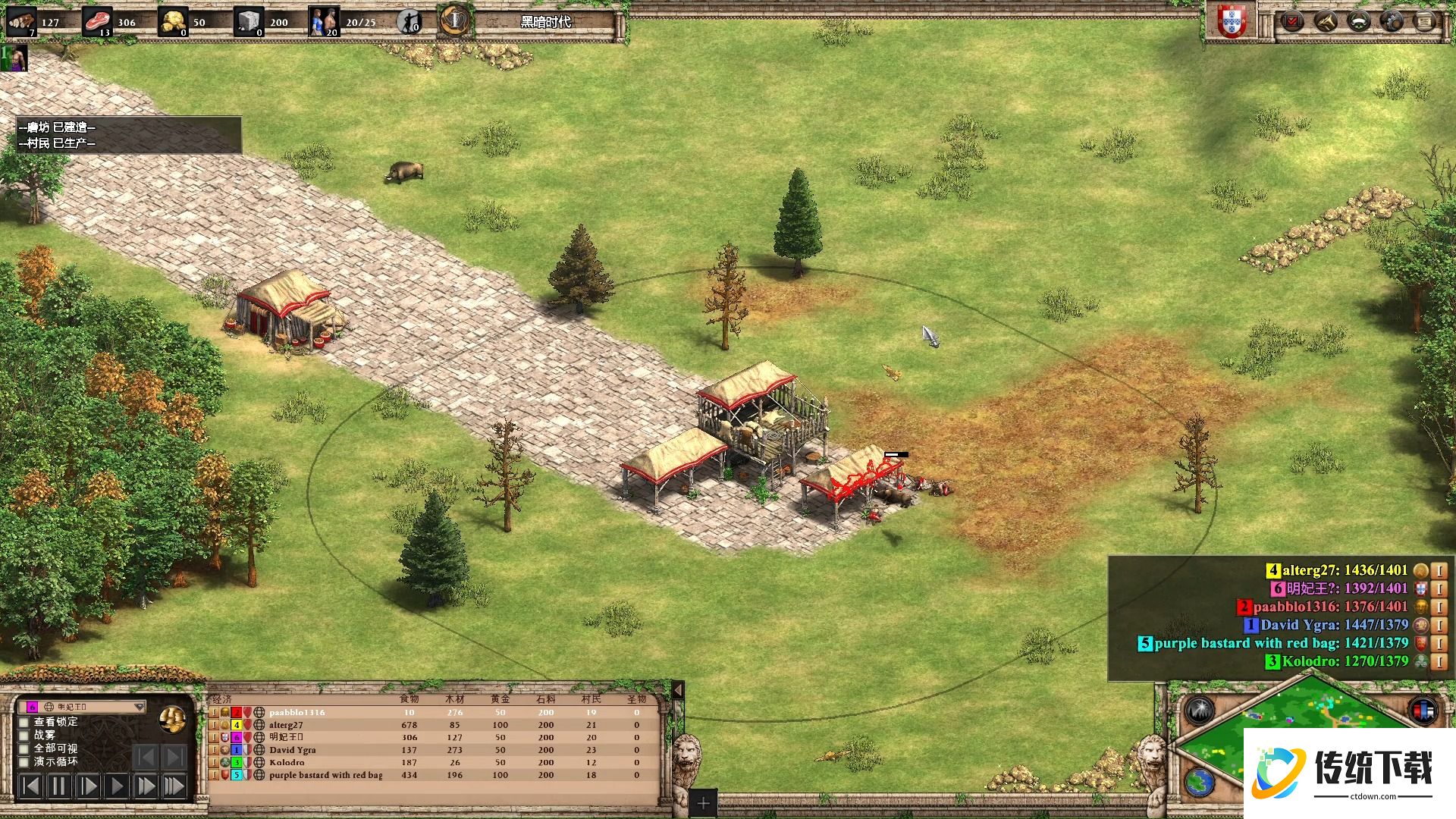
Task: Click the gold coins stats icon
Action: (173, 719)
